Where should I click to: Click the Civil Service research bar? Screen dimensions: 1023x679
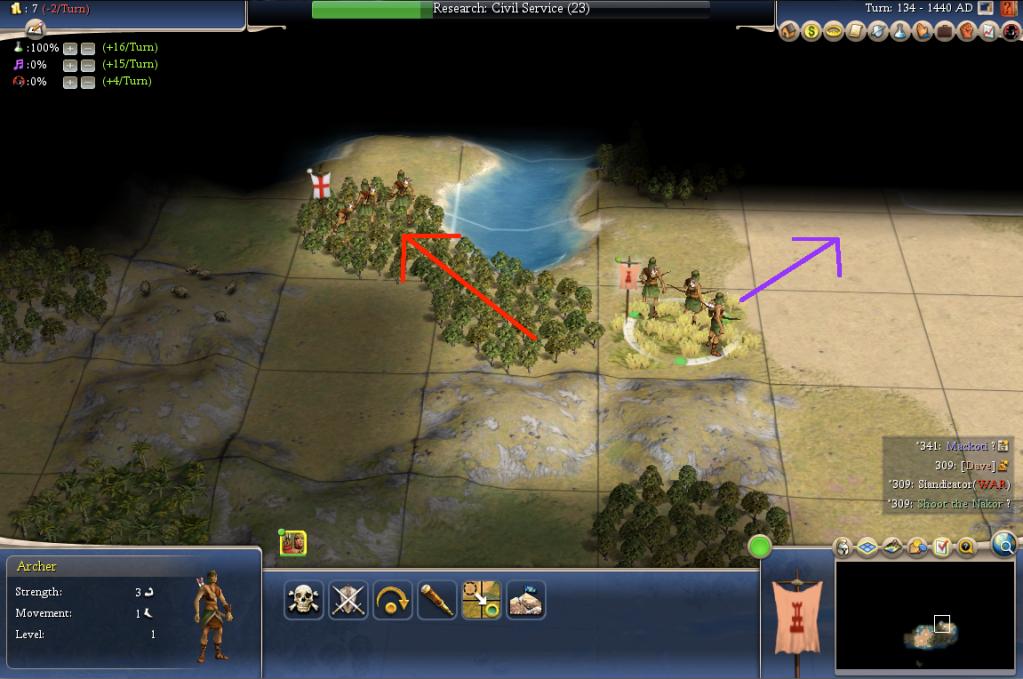[510, 9]
